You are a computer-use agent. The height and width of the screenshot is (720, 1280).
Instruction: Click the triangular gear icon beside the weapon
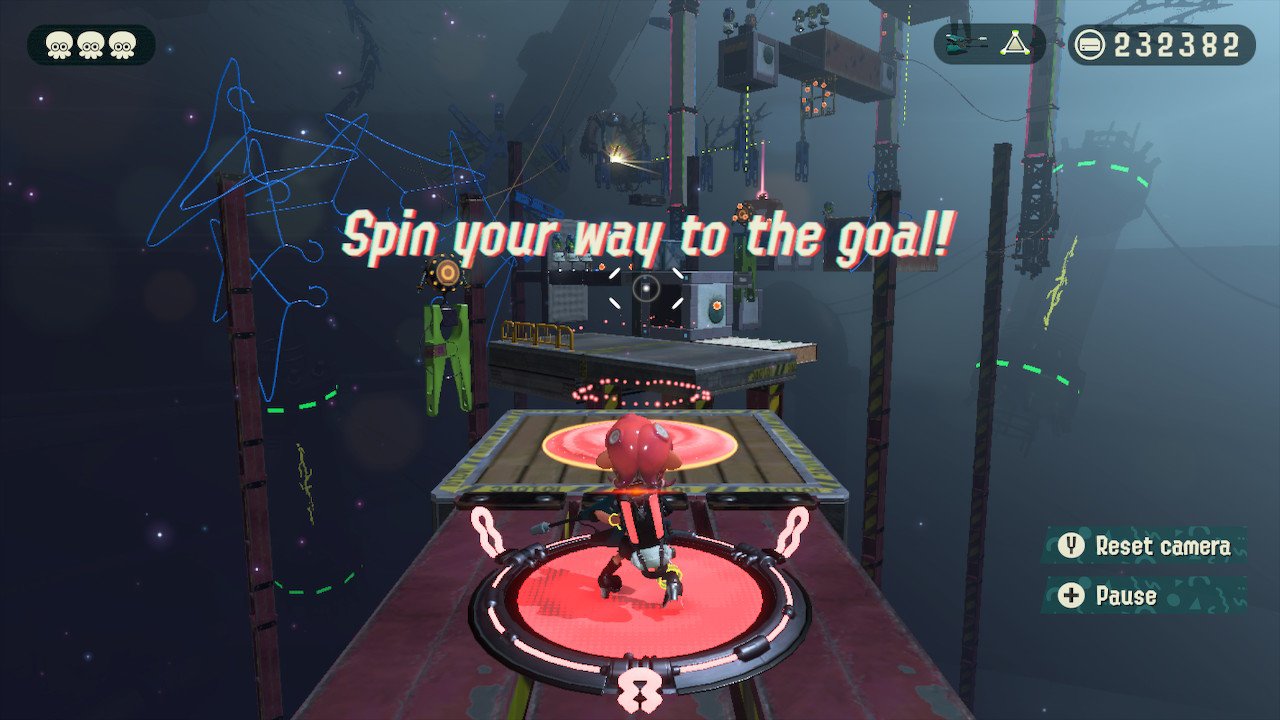[1014, 44]
